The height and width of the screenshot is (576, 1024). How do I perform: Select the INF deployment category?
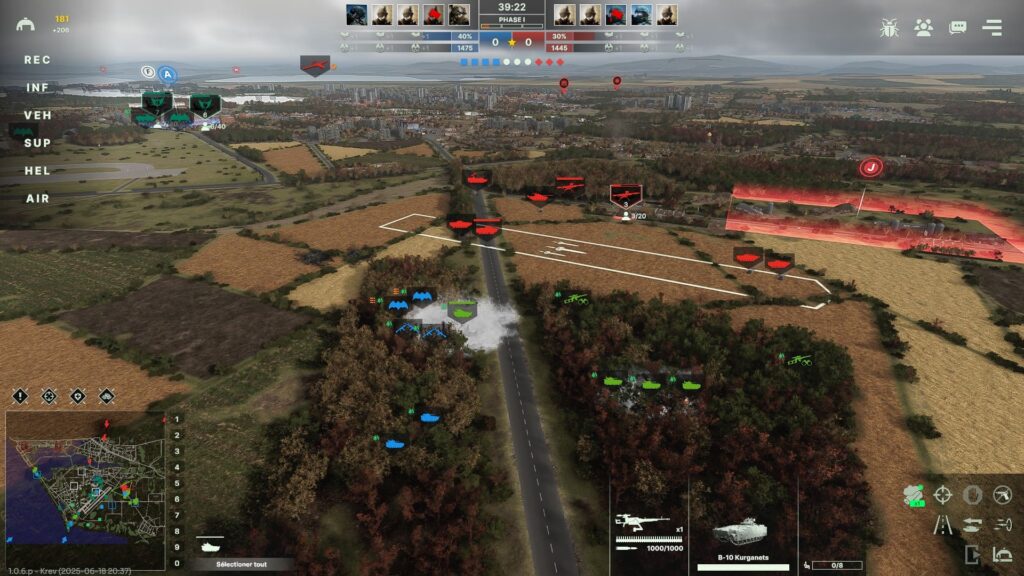(x=37, y=88)
